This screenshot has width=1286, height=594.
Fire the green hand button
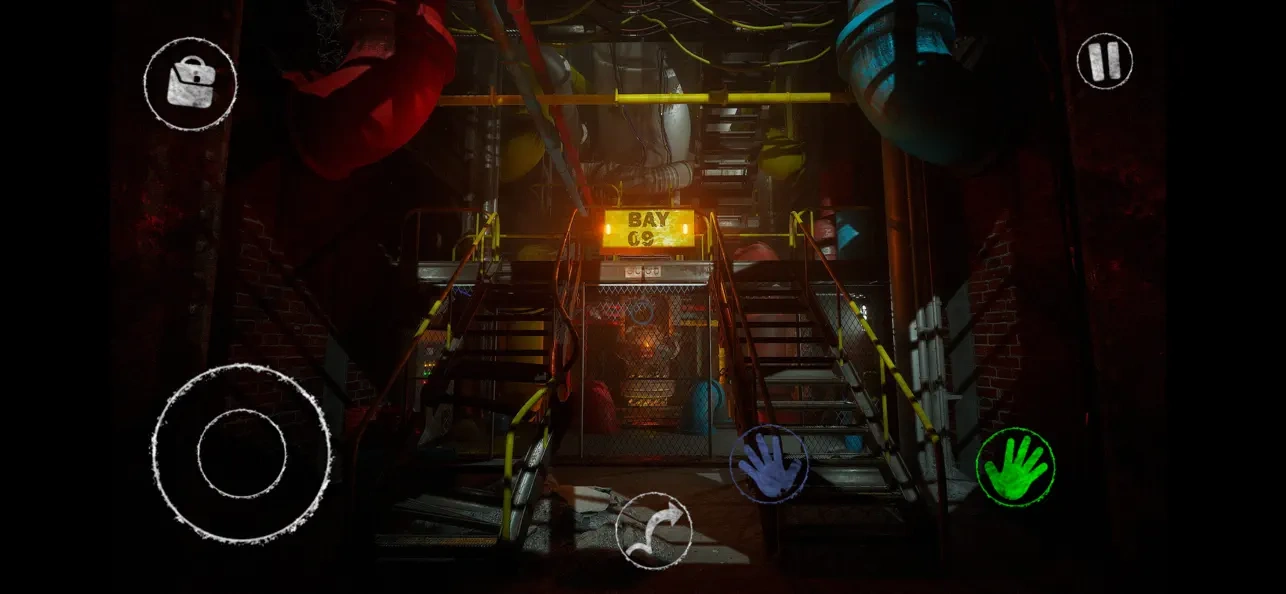1015,467
